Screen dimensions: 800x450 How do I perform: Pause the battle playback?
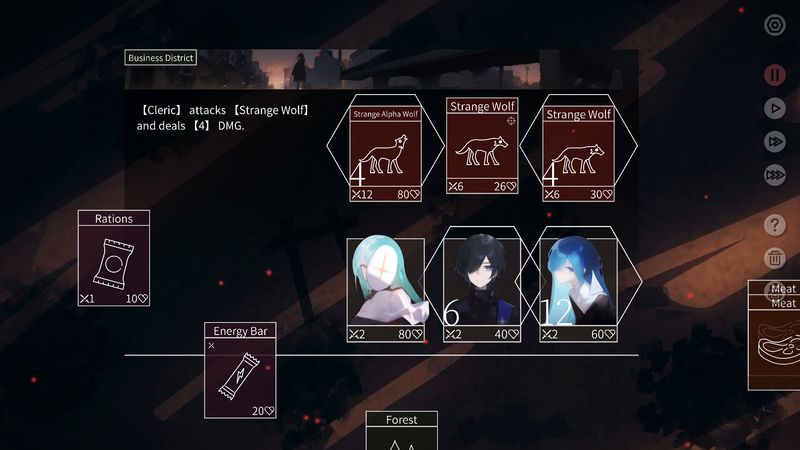(774, 74)
